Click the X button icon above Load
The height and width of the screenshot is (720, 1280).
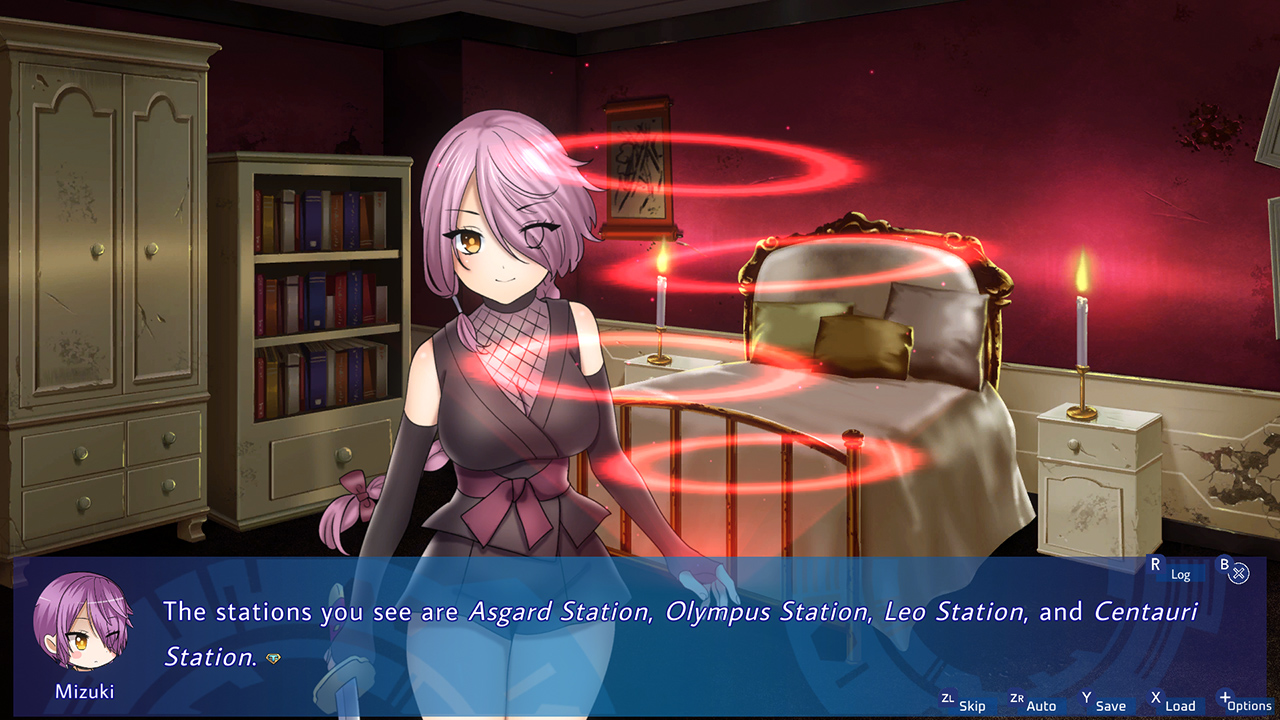pos(1155,697)
